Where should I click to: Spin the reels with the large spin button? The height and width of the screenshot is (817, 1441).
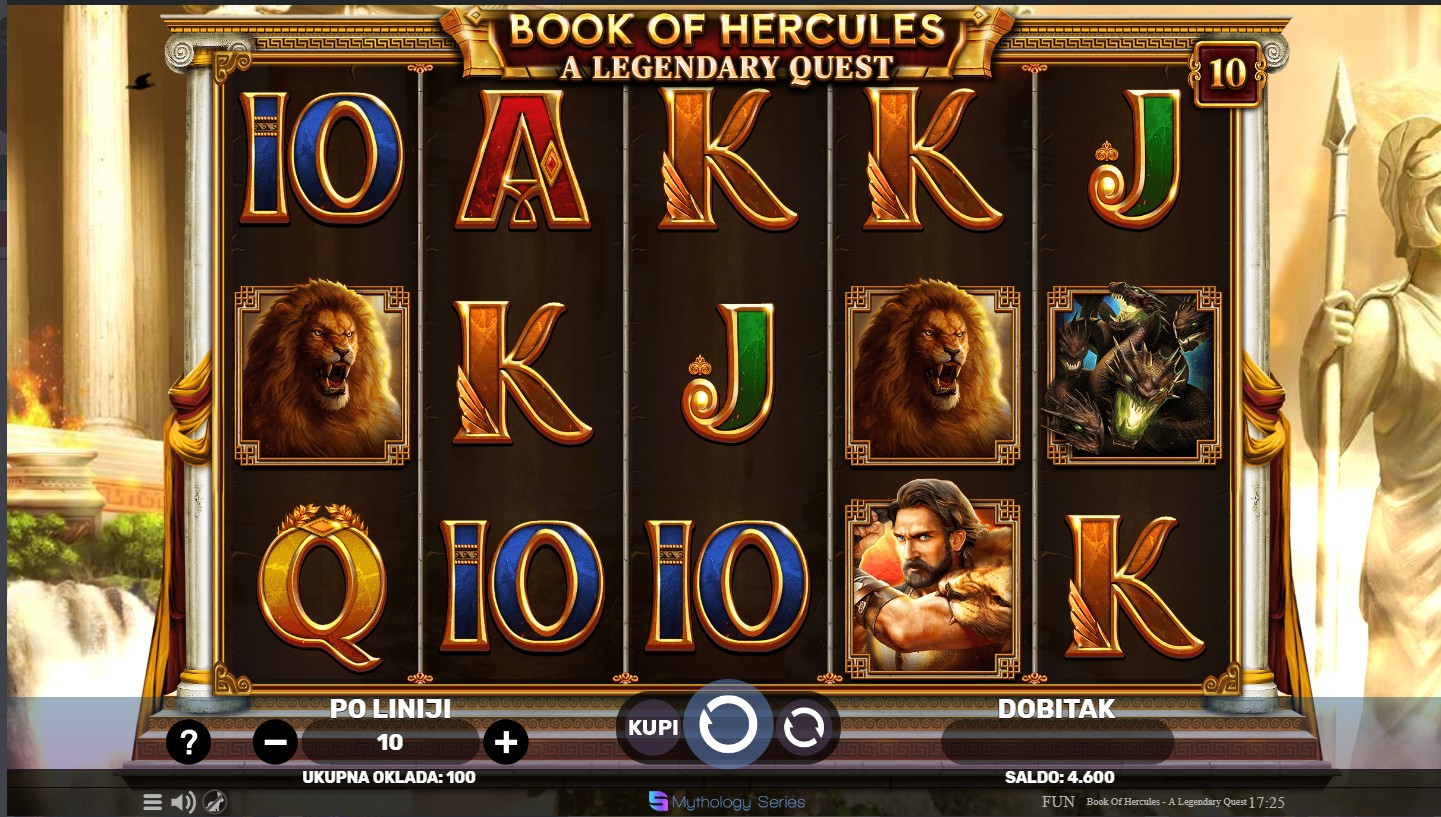[728, 725]
